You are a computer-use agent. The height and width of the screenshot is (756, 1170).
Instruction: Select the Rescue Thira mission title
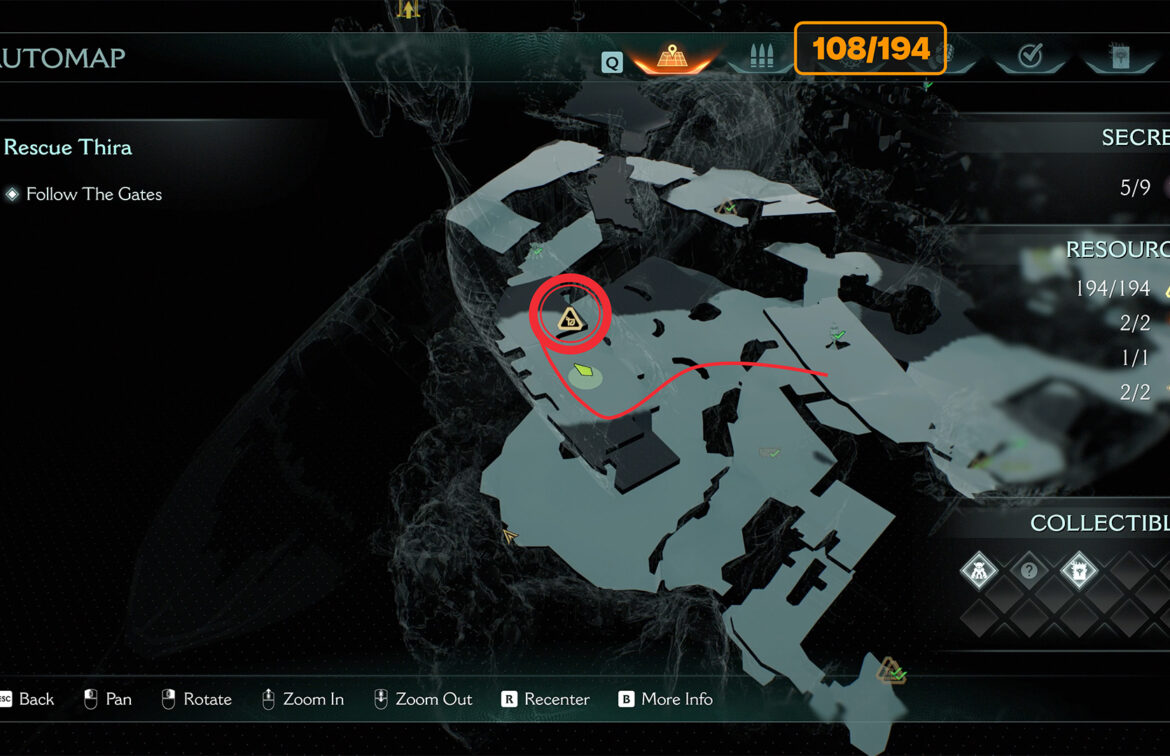point(68,147)
